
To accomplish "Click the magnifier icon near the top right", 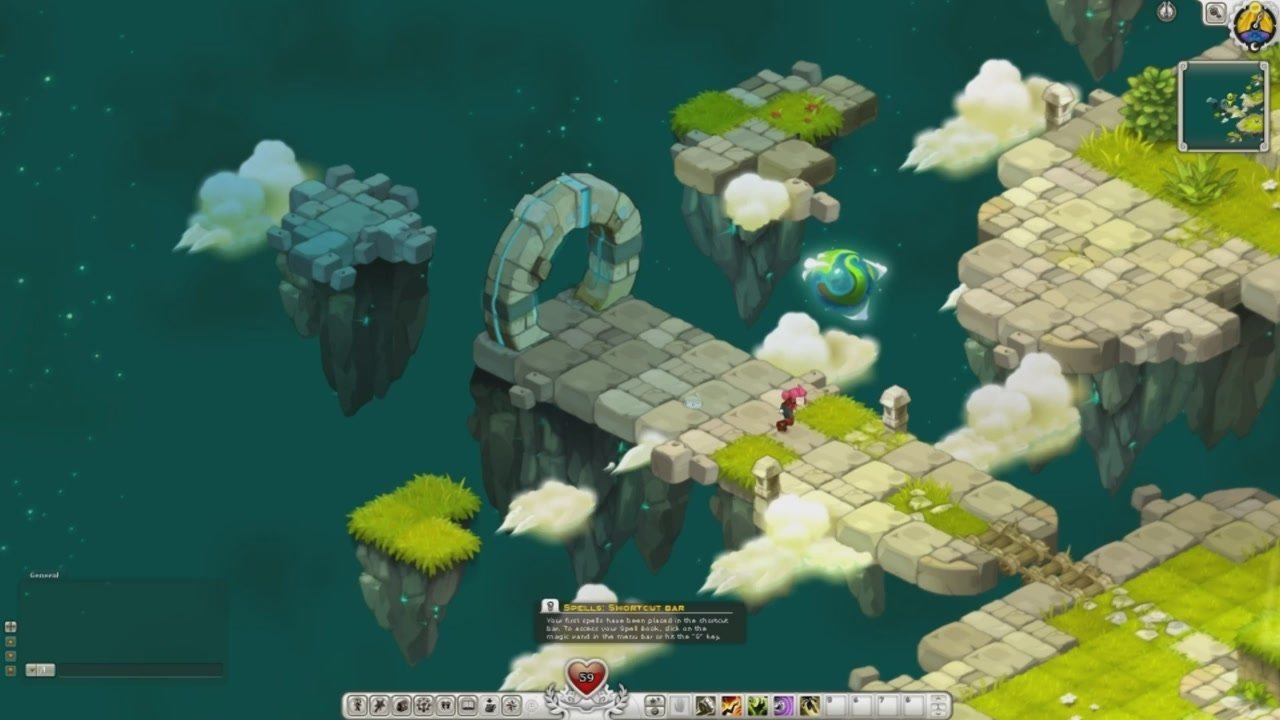I will point(1216,13).
